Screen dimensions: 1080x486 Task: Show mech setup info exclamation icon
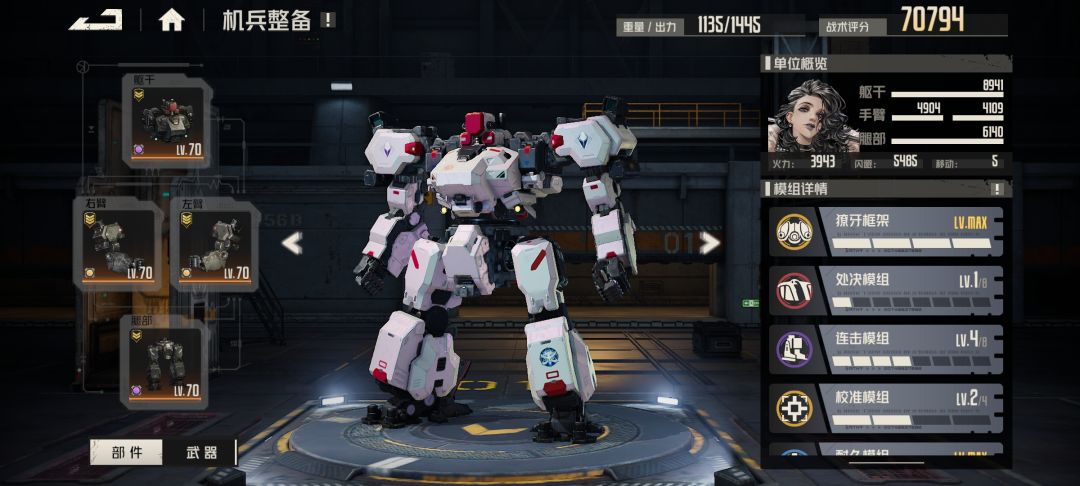(328, 20)
